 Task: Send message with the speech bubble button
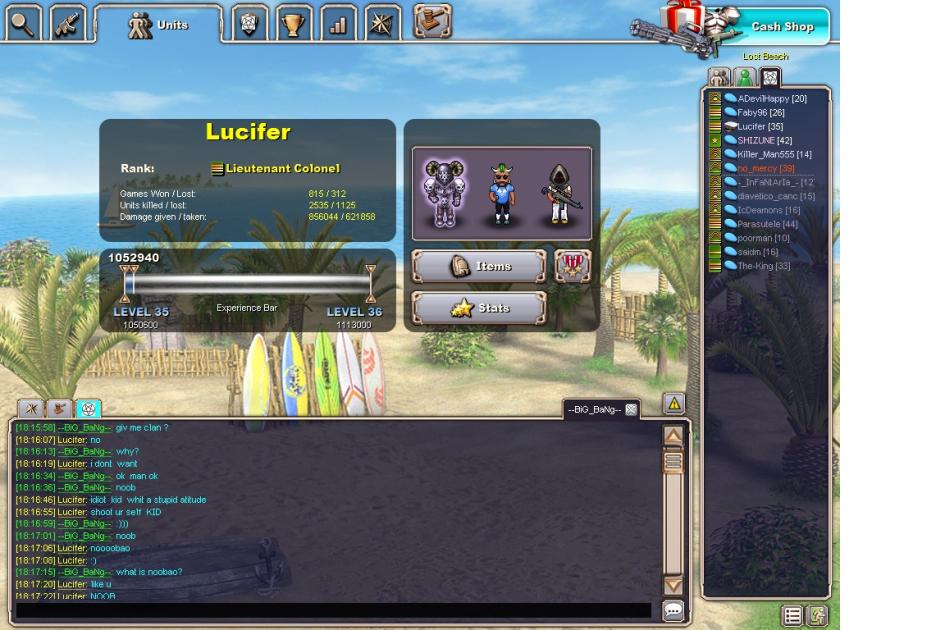tap(673, 610)
